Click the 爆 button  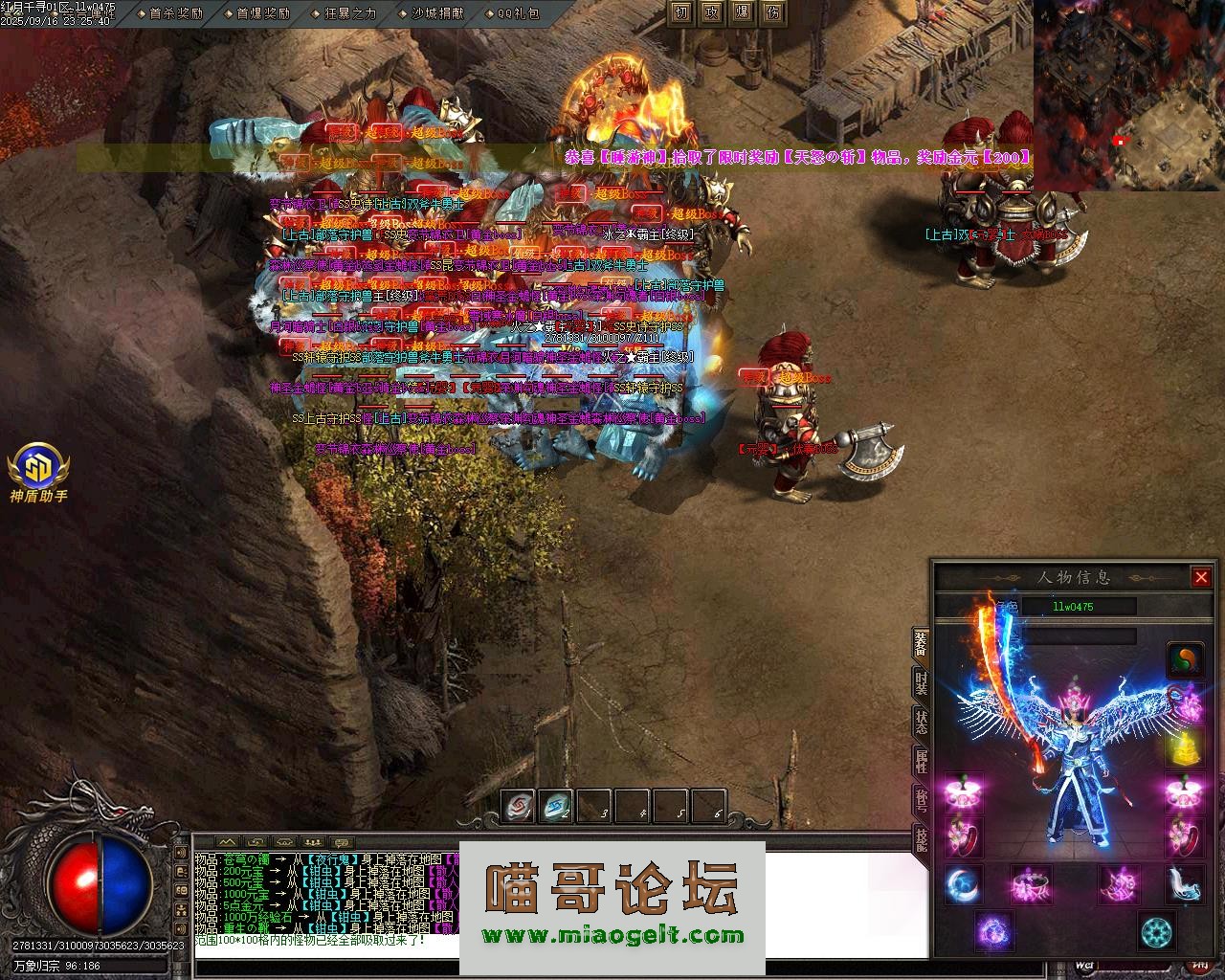point(742,12)
